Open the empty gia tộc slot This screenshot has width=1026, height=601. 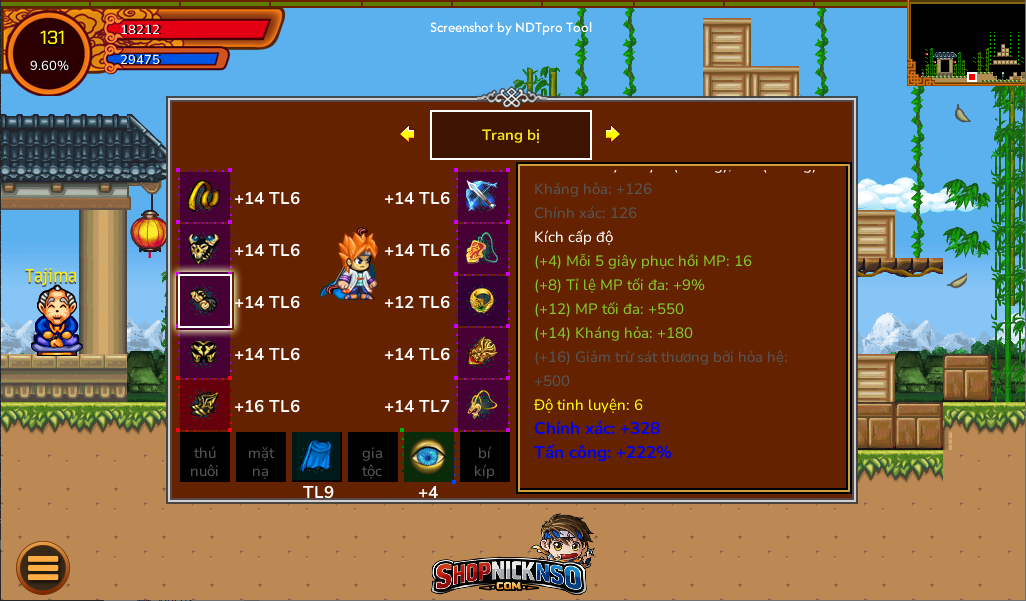tap(372, 457)
